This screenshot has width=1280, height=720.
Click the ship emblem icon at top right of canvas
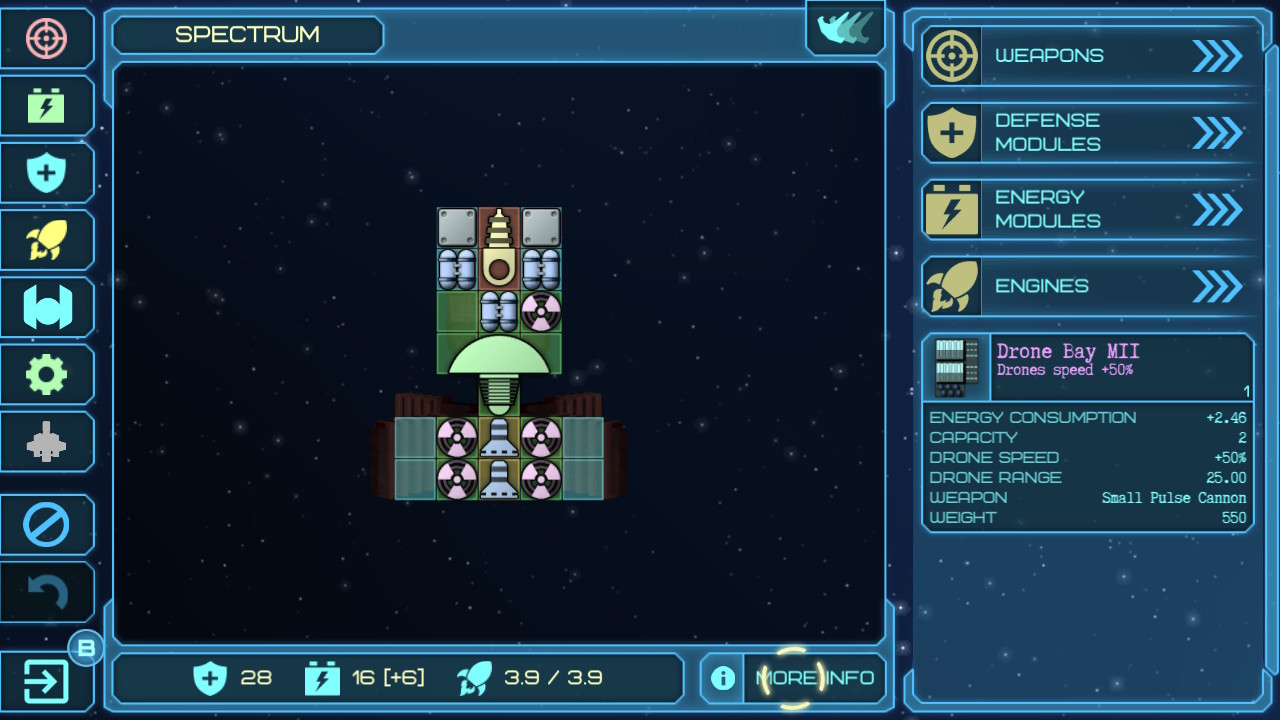[x=845, y=28]
